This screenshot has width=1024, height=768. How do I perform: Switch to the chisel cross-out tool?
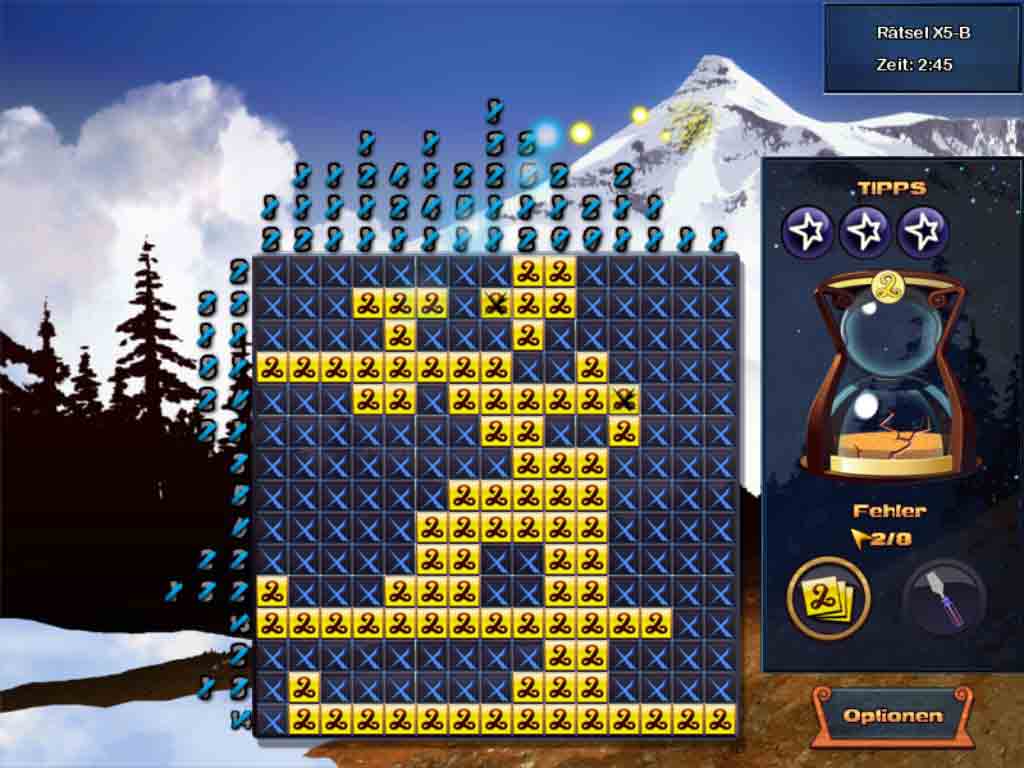pyautogui.click(x=942, y=599)
